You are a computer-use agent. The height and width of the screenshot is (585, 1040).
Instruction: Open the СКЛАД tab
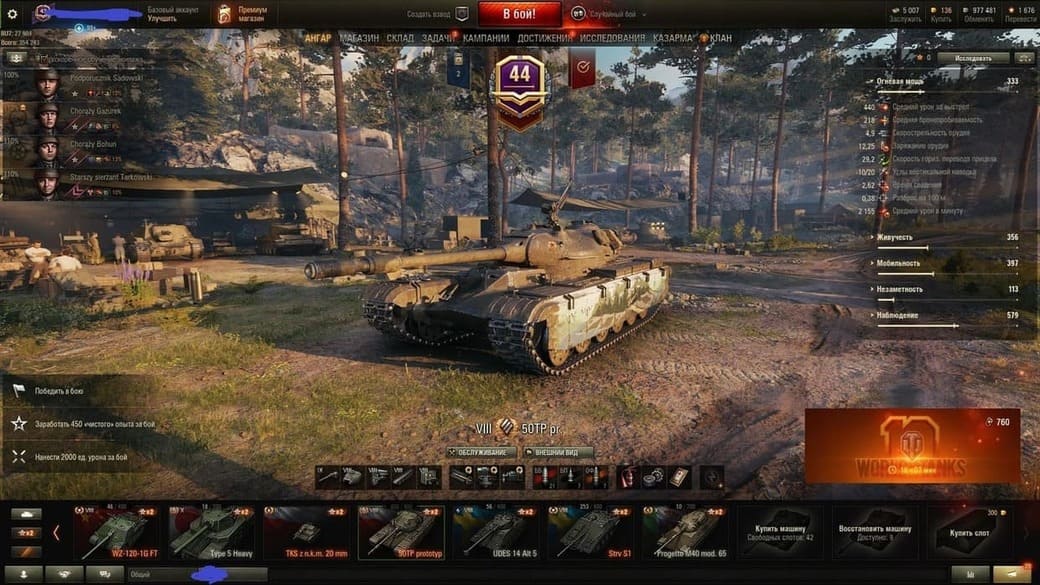point(400,38)
